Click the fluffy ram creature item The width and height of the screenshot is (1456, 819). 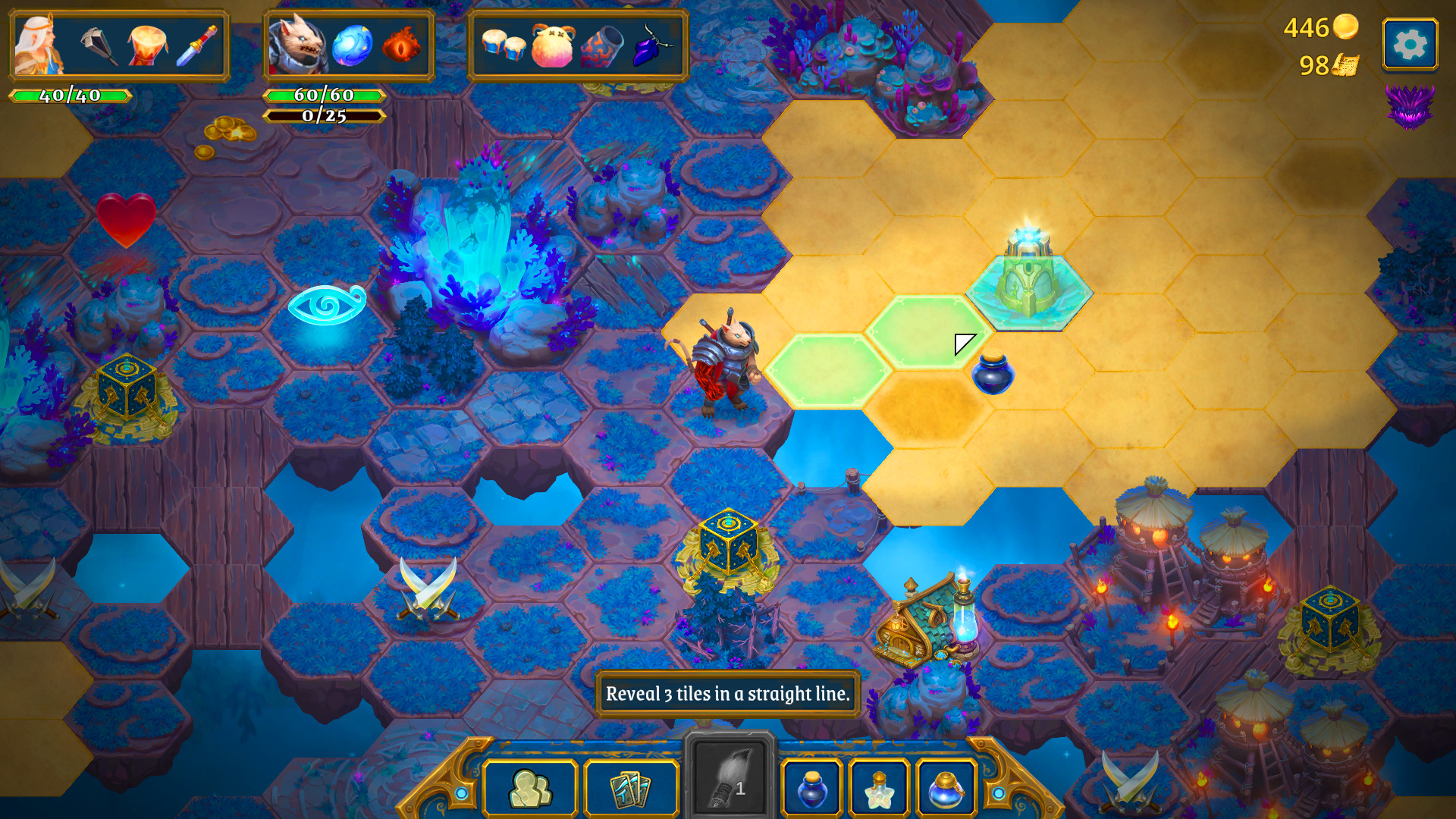(554, 45)
